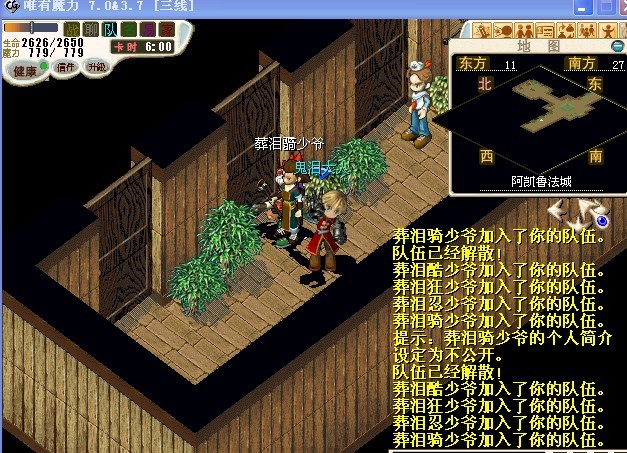Toggle the 战 battle mode button
Screen dimensions: 627x453
pos(71,29)
